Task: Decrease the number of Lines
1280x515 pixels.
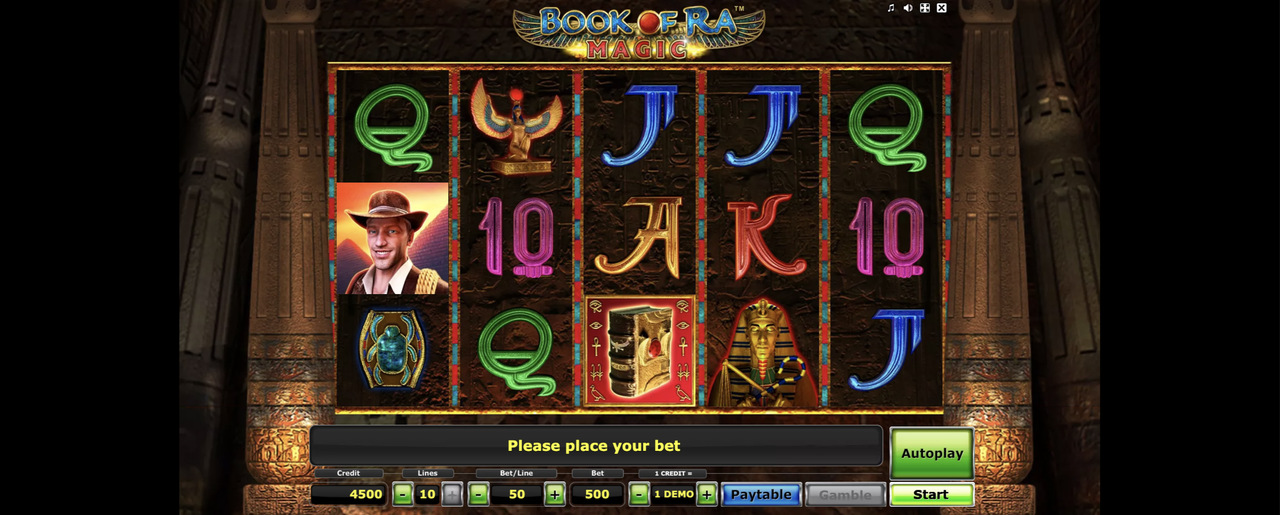Action: (x=402, y=494)
